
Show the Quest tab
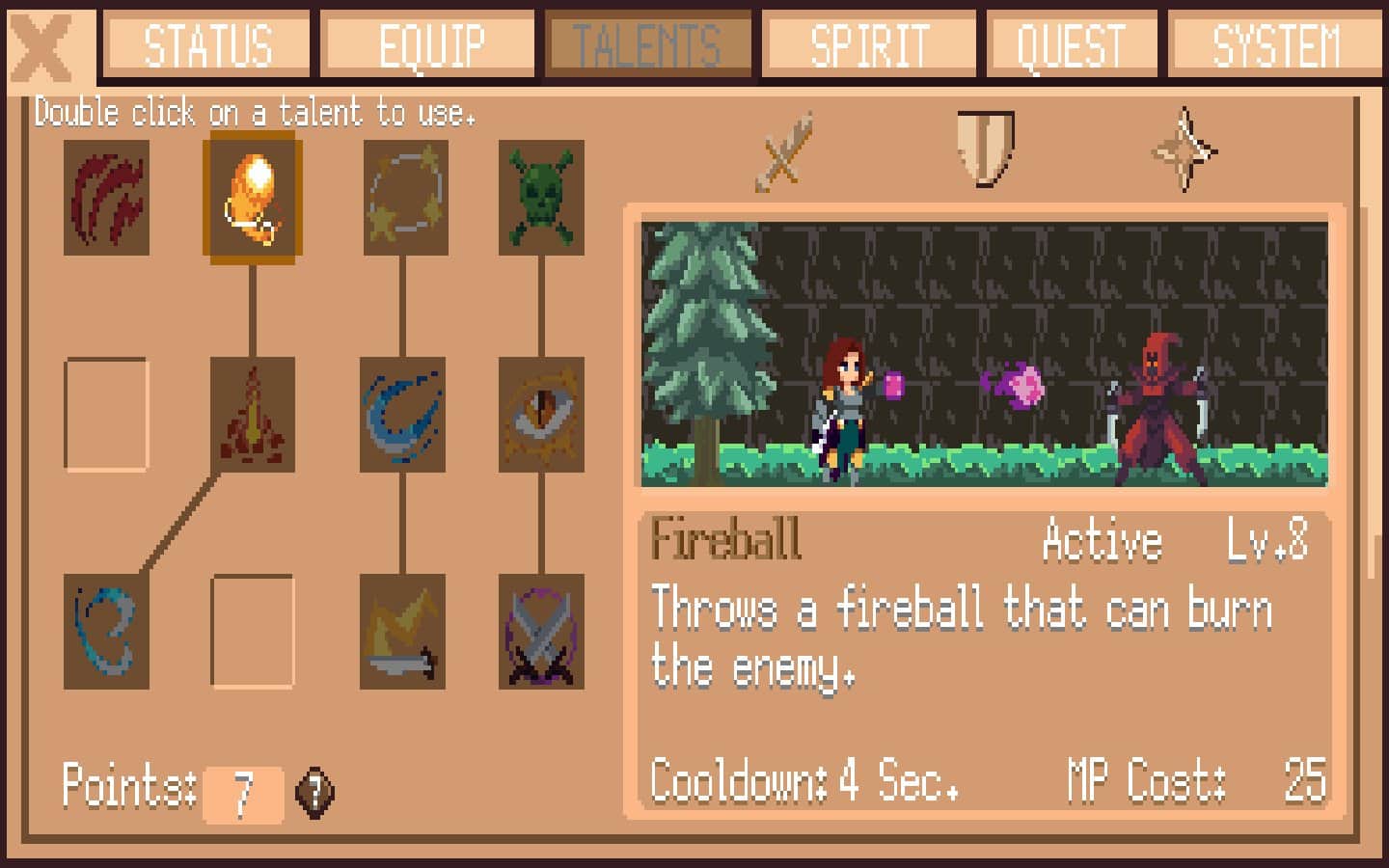tap(1072, 45)
